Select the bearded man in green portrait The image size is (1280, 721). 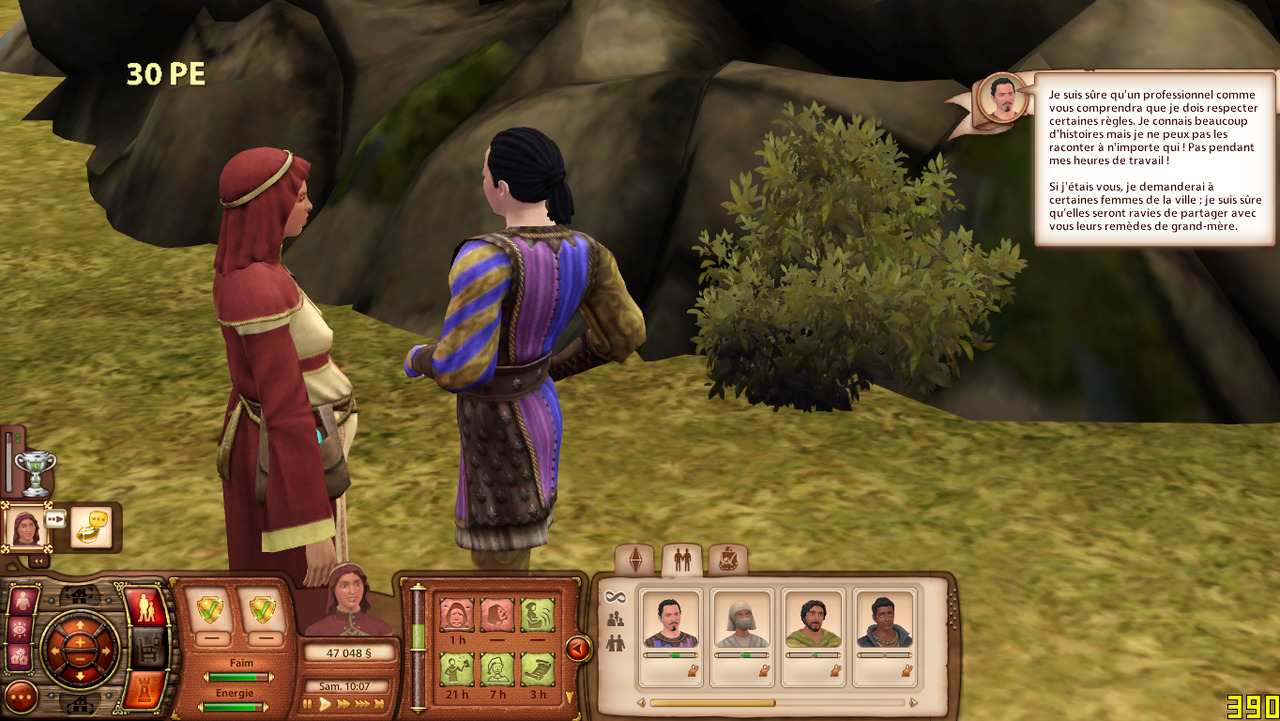[813, 623]
